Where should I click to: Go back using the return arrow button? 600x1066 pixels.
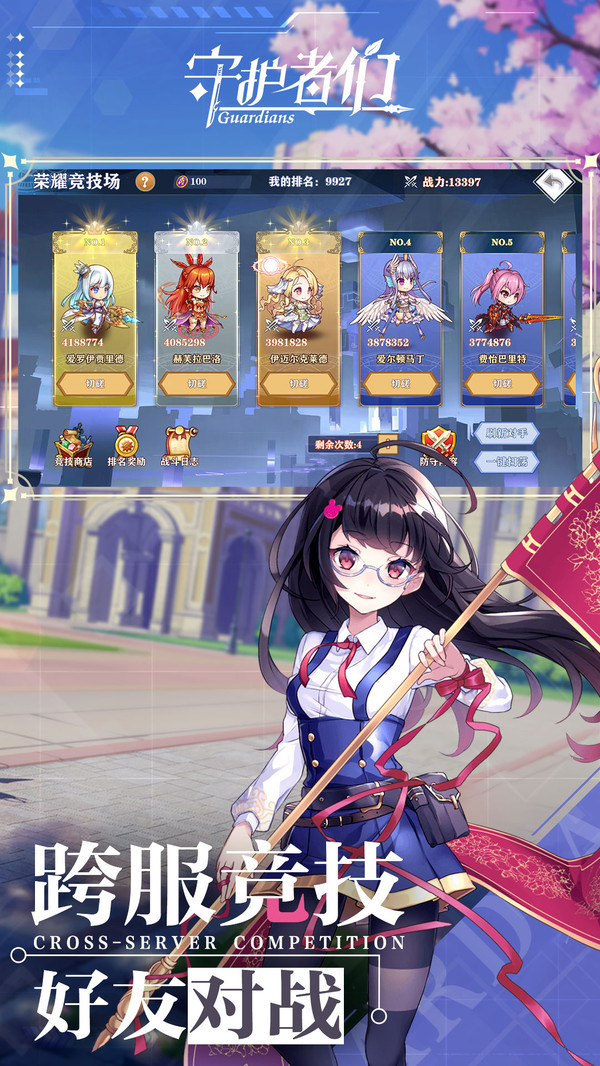[554, 183]
